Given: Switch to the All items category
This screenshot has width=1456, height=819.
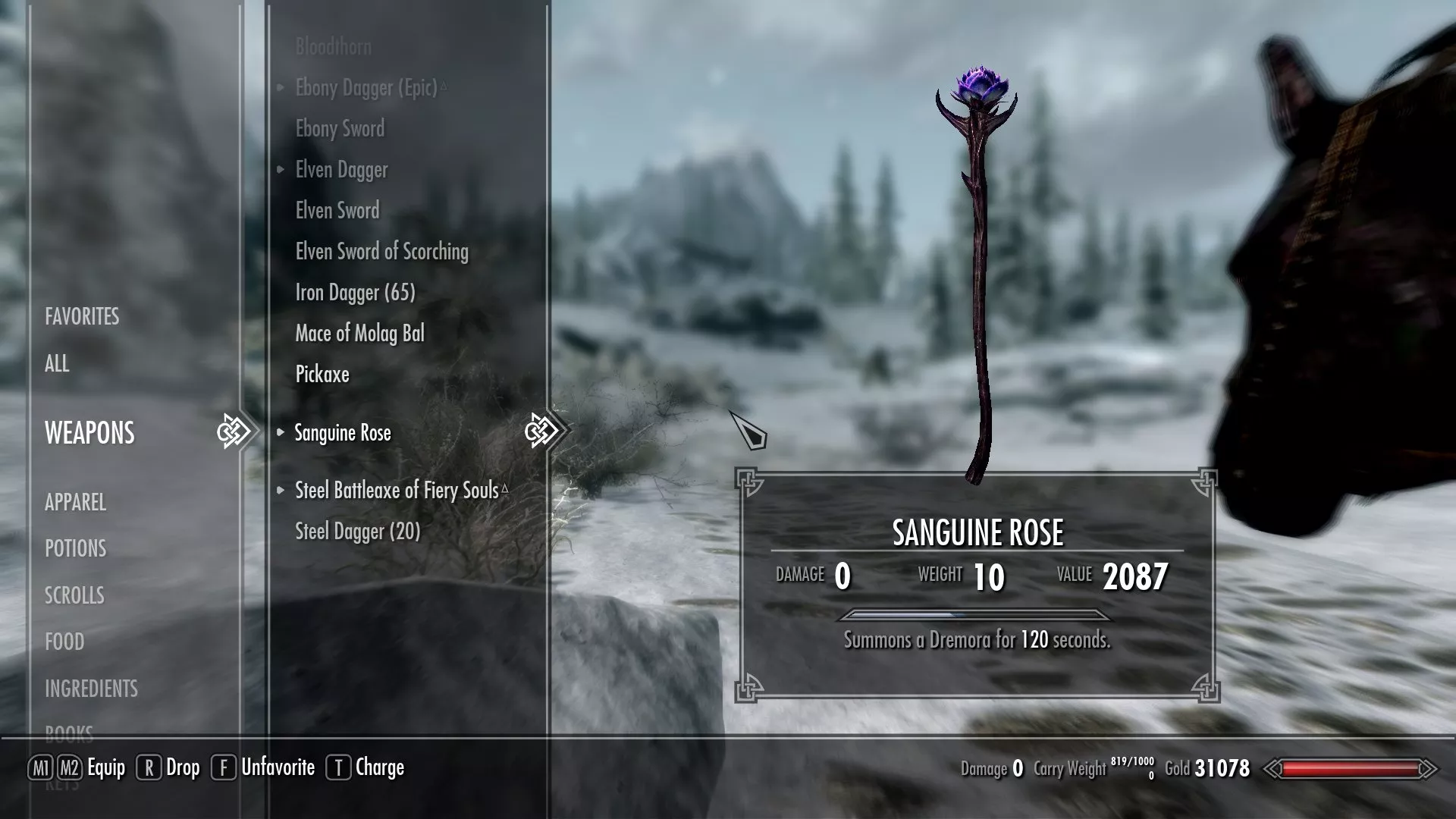Looking at the screenshot, I should point(57,363).
